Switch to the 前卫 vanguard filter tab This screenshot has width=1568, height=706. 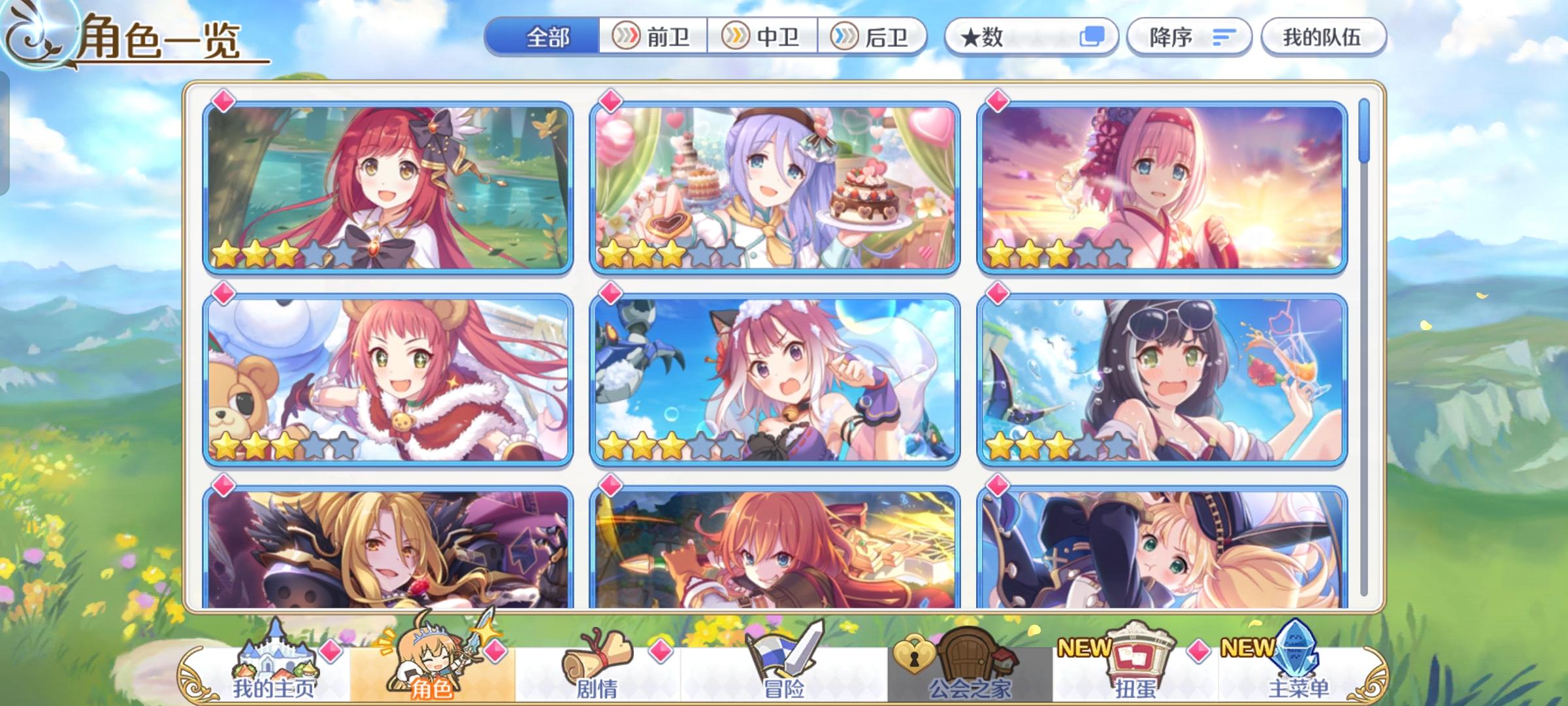pyautogui.click(x=653, y=37)
